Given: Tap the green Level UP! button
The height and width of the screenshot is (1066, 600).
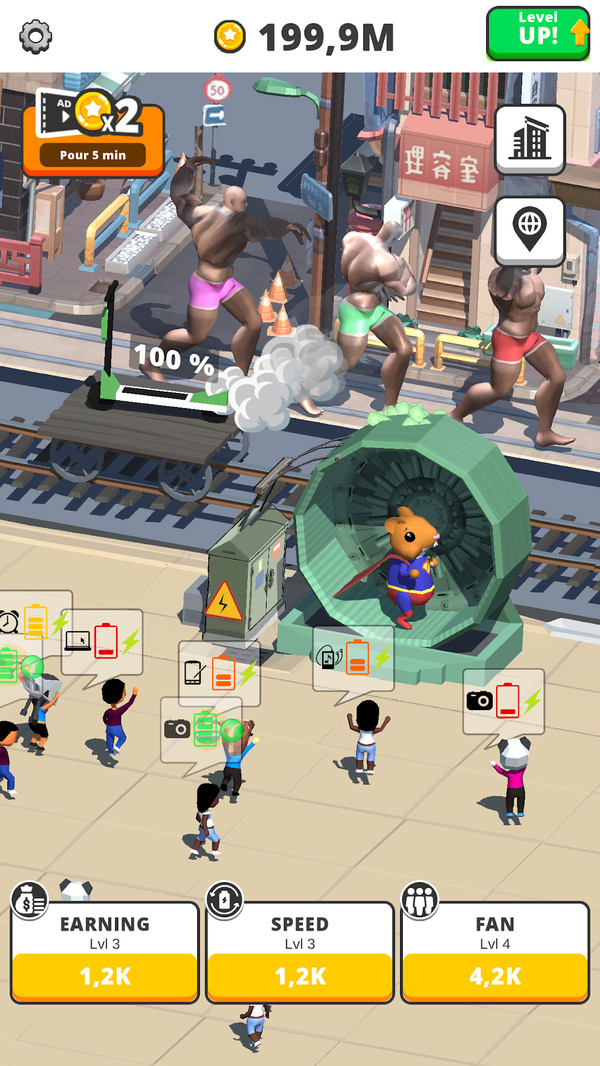Looking at the screenshot, I should (538, 34).
